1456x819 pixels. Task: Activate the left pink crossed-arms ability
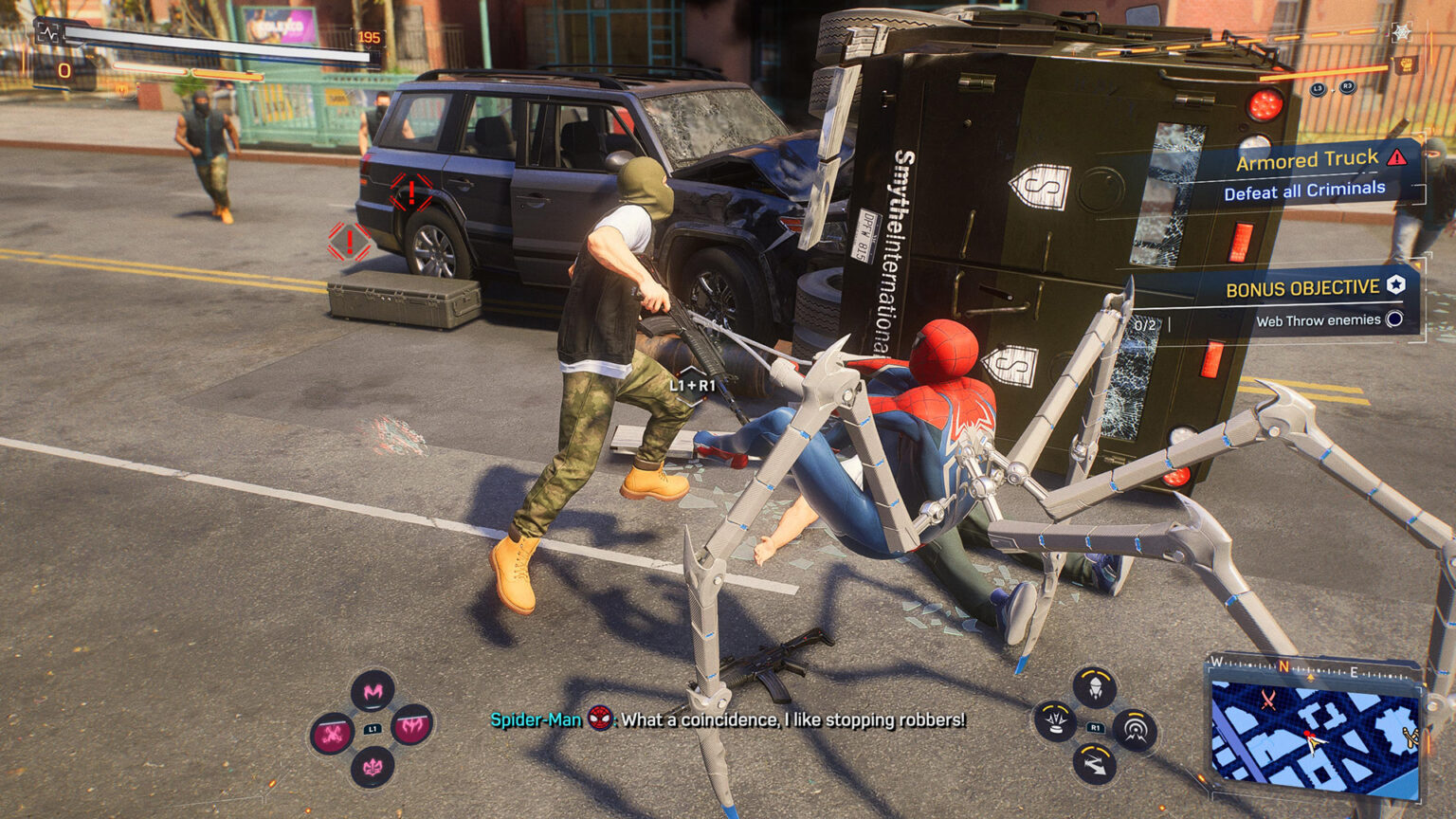[333, 733]
